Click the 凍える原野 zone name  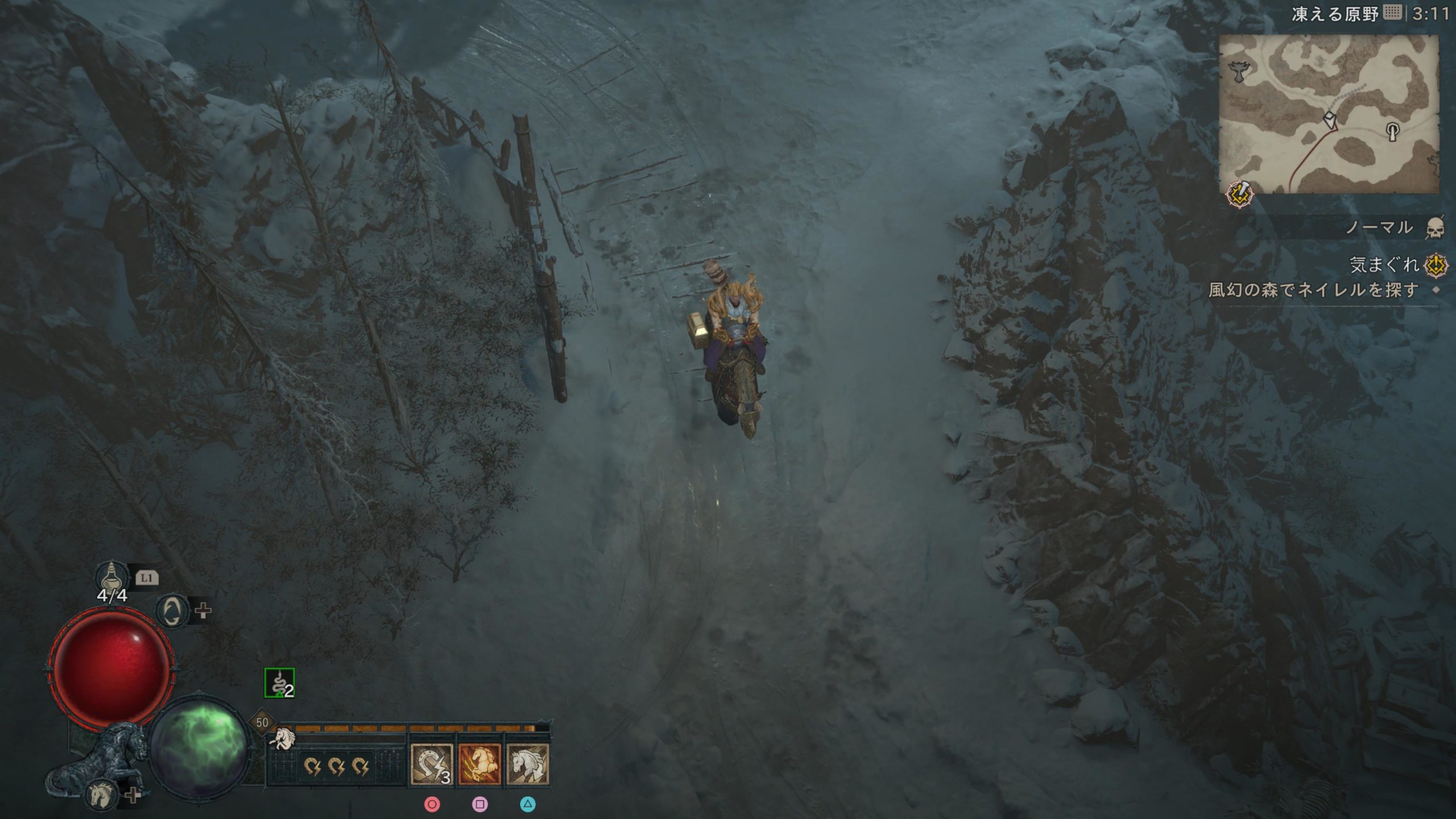tap(1335, 14)
